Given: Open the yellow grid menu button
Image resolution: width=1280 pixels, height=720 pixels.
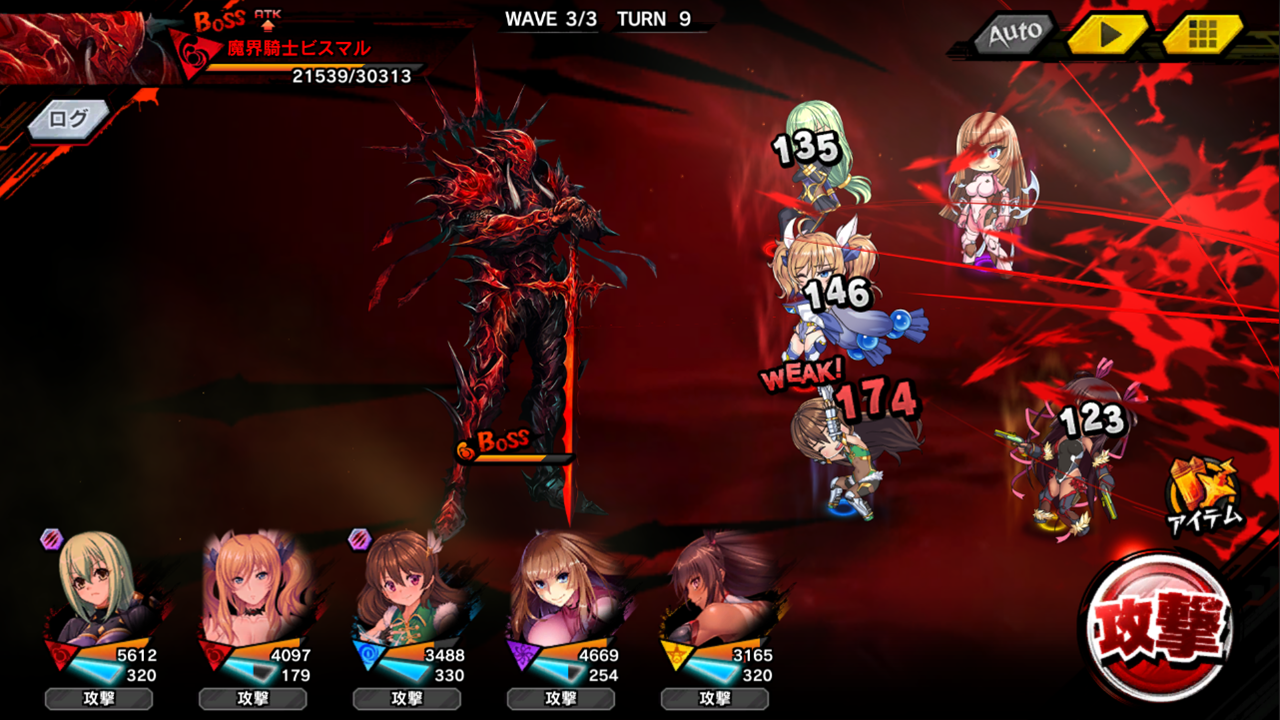Looking at the screenshot, I should pyautogui.click(x=1202, y=34).
